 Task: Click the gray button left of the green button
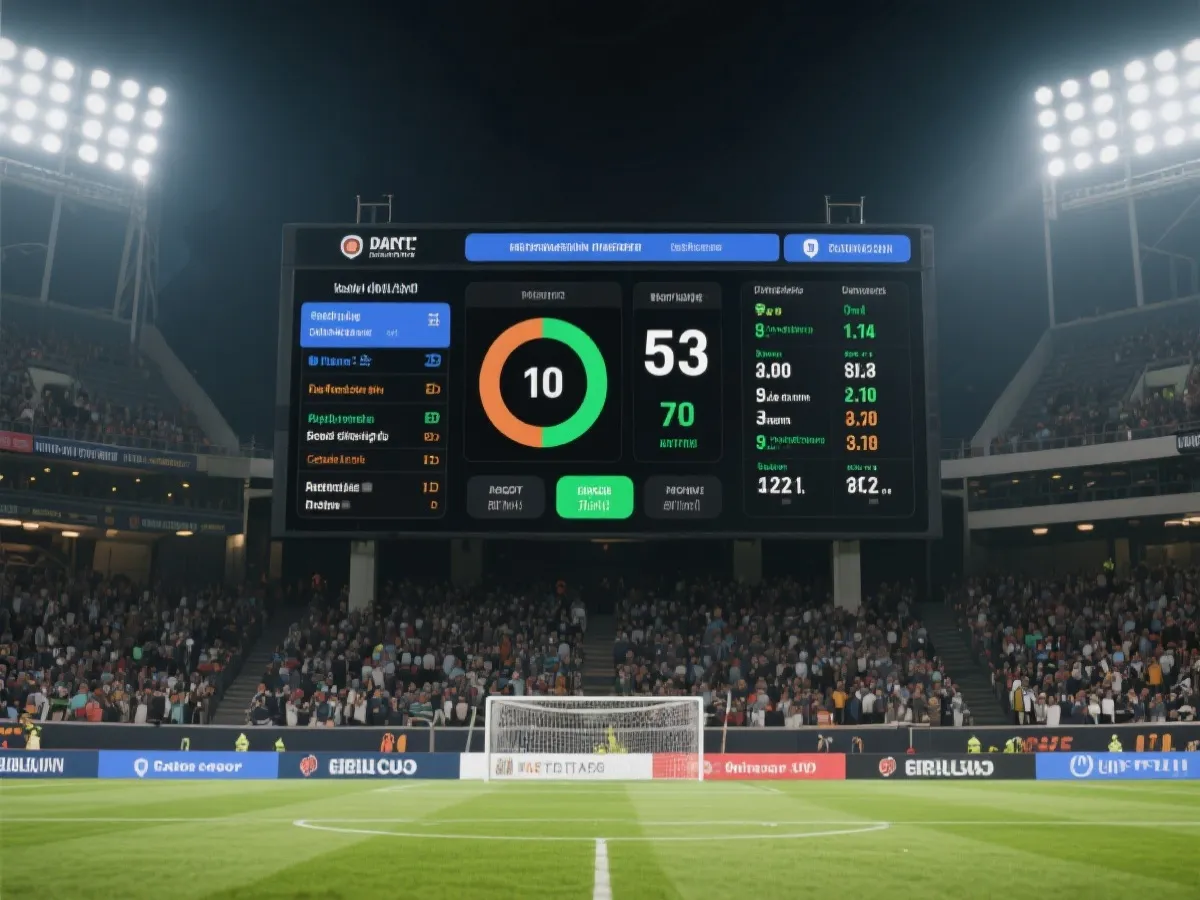(505, 497)
